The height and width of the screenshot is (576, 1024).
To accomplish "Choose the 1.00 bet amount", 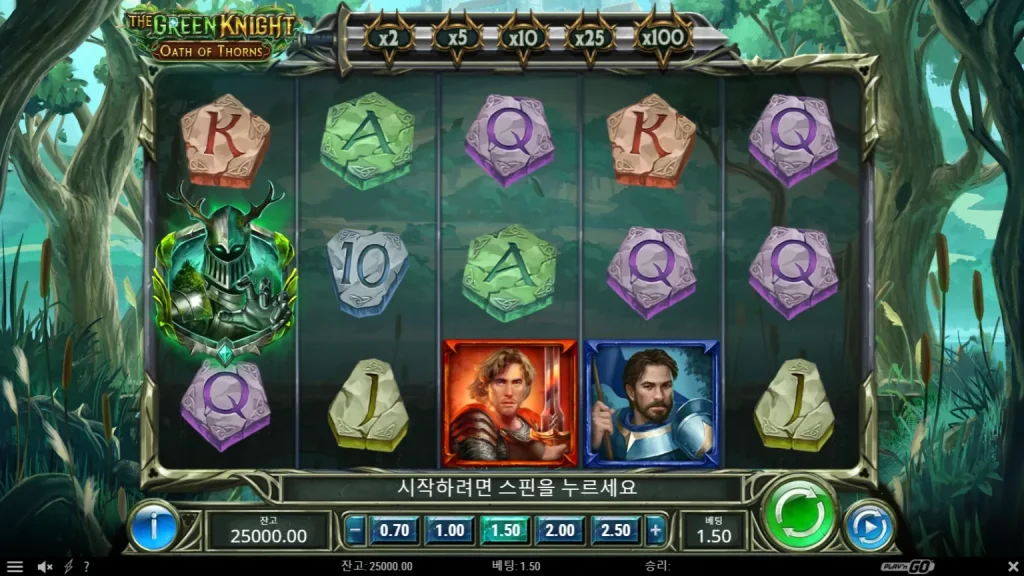I will 450,530.
